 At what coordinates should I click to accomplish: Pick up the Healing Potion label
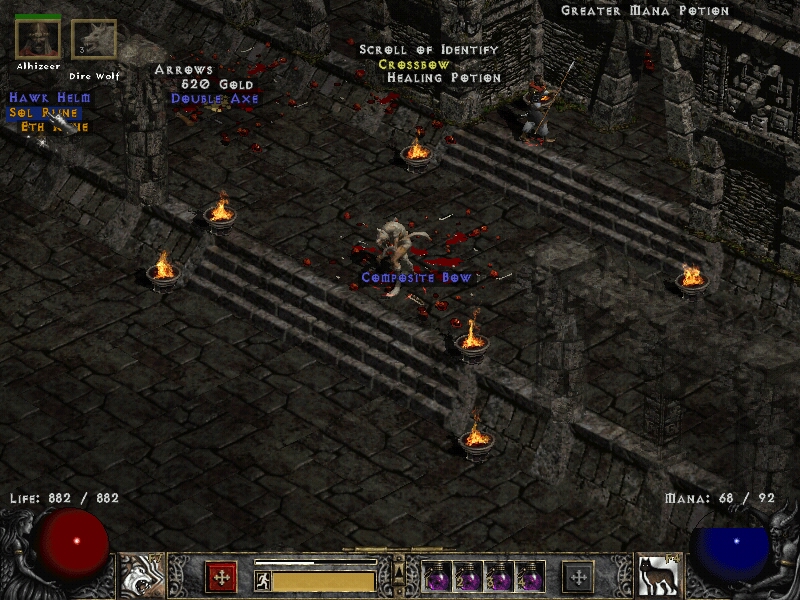click(444, 78)
